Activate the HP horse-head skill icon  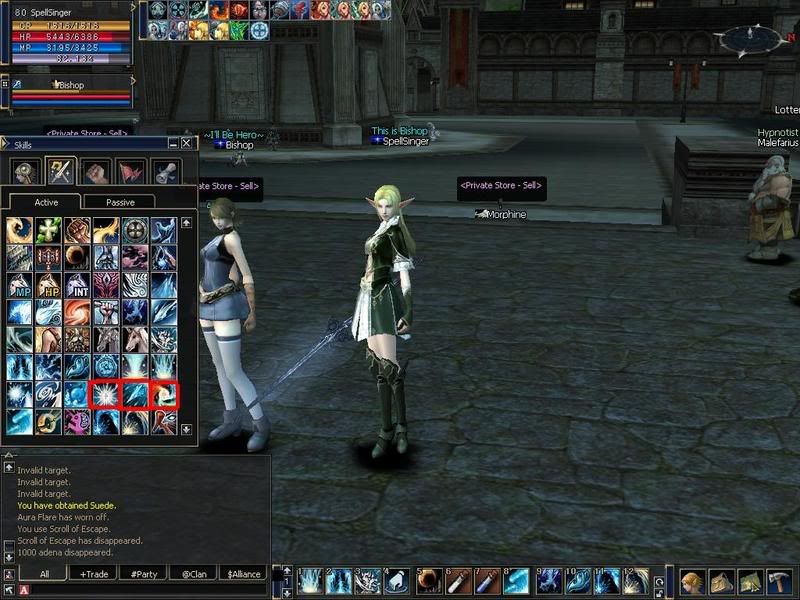click(x=49, y=285)
